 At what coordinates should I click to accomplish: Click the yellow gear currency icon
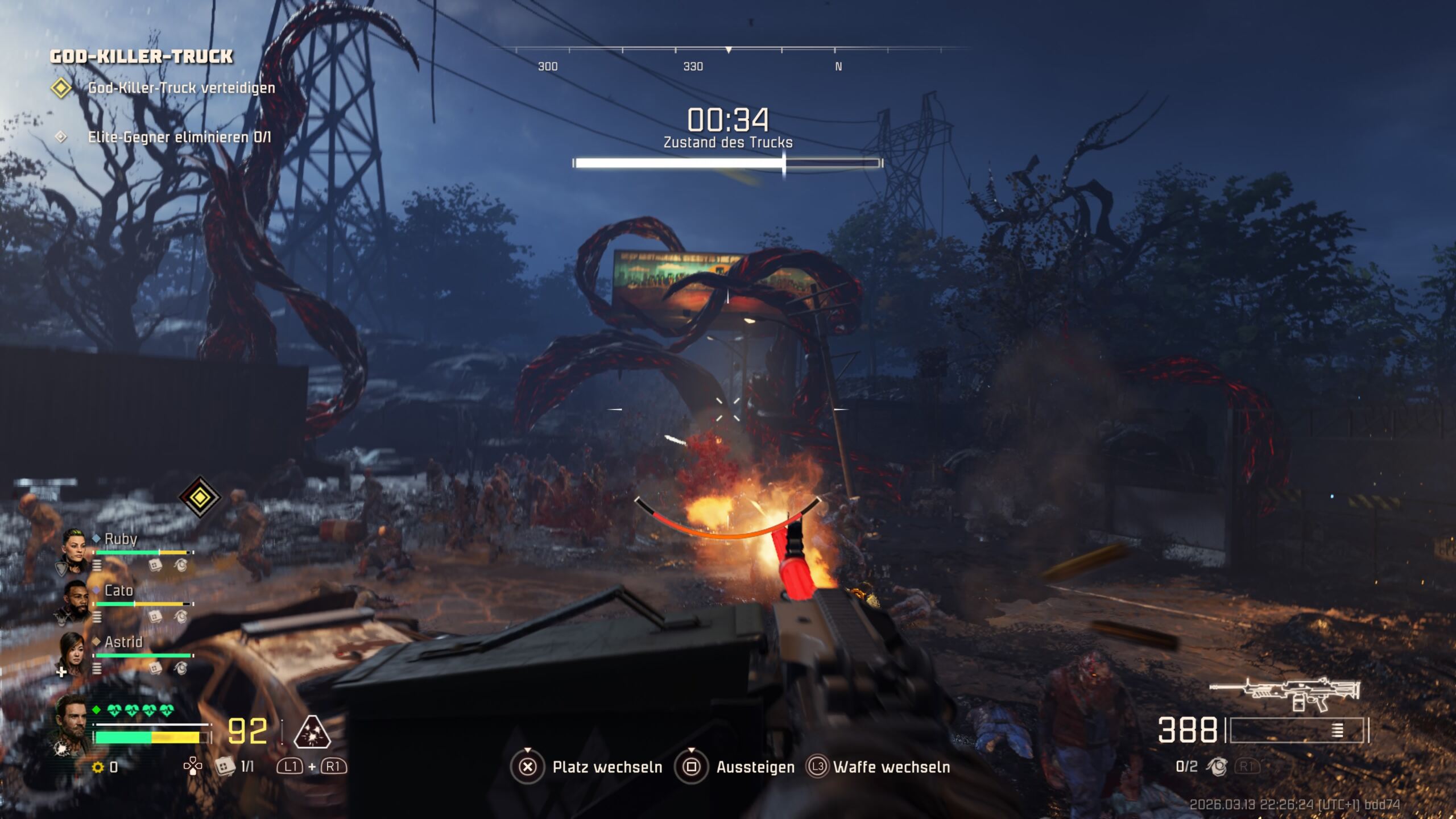[98, 768]
